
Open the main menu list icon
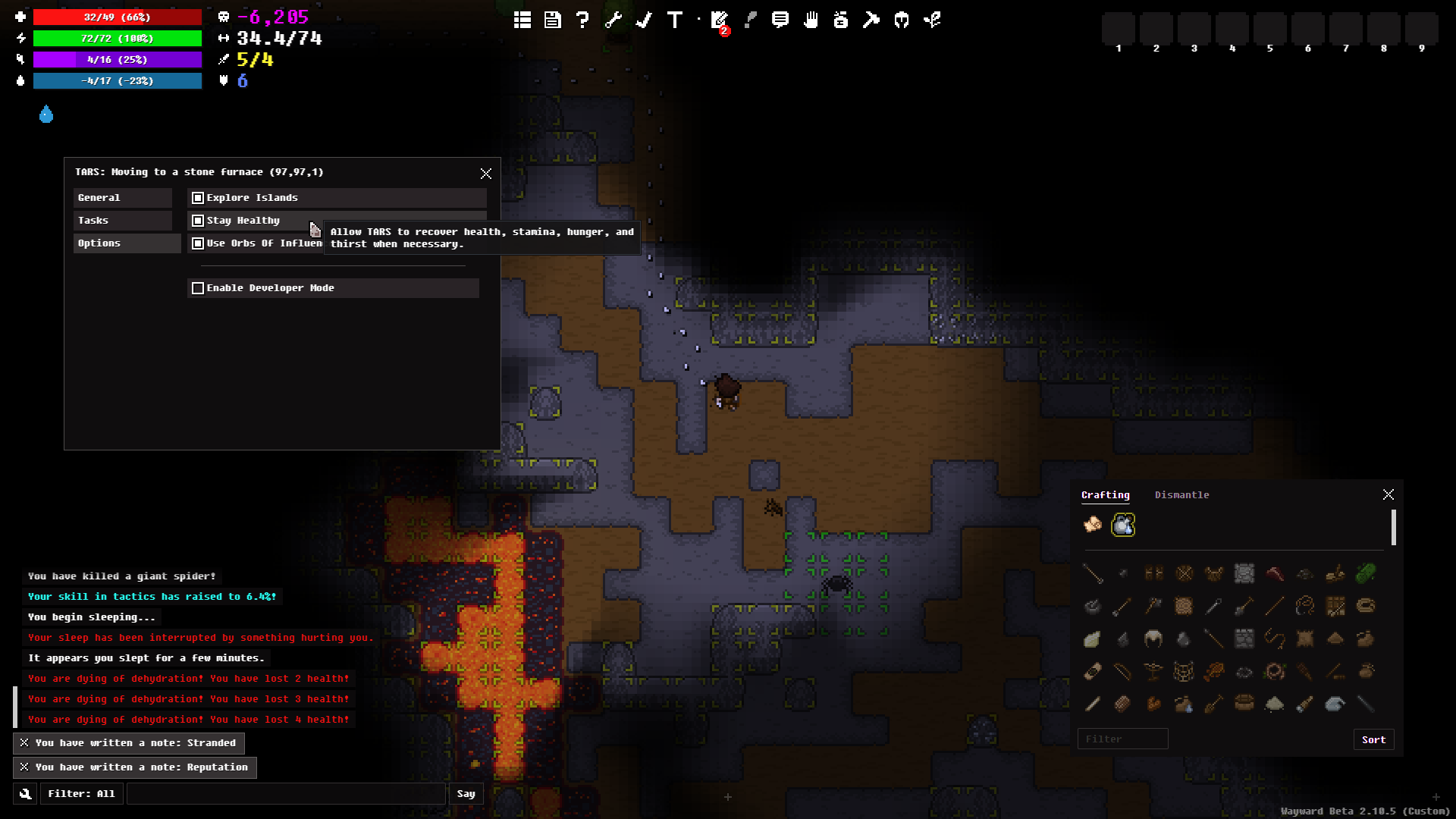click(x=522, y=20)
